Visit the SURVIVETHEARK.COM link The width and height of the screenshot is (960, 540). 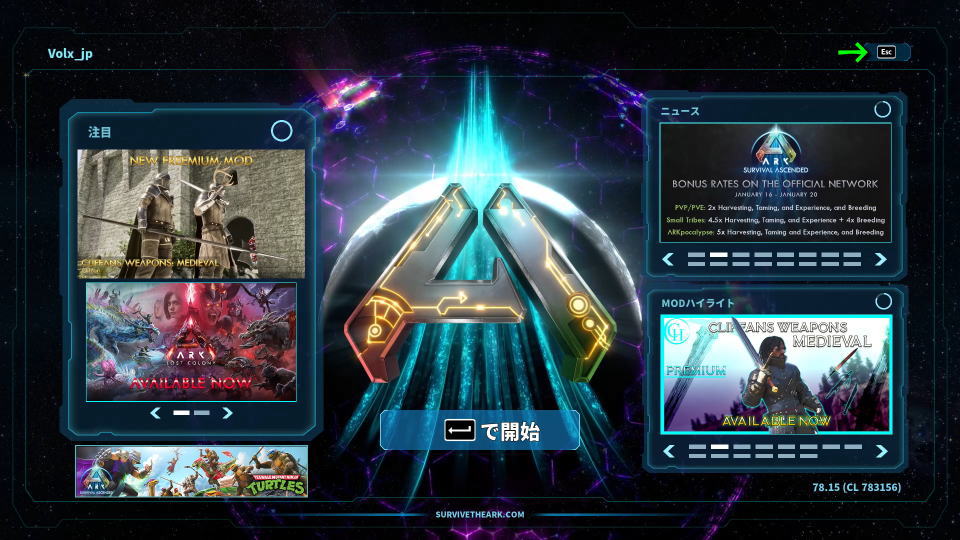click(480, 514)
